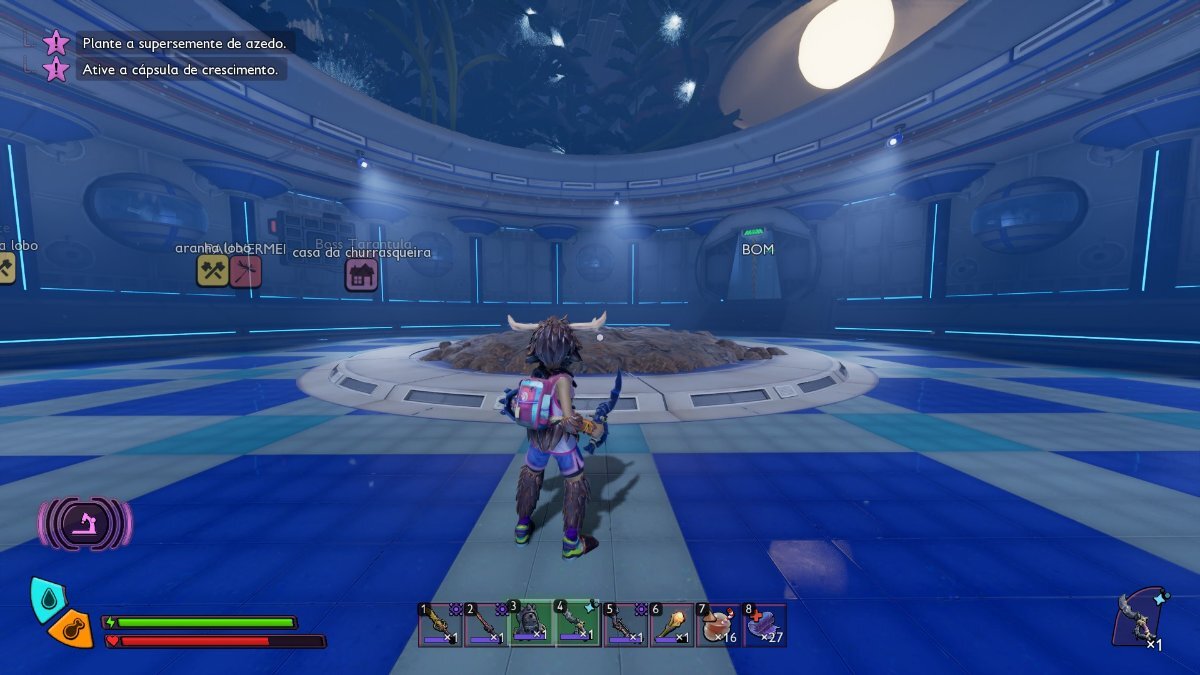Screen dimensions: 1200x675
Task: Click the red mosquito trail marker
Action: click(246, 270)
